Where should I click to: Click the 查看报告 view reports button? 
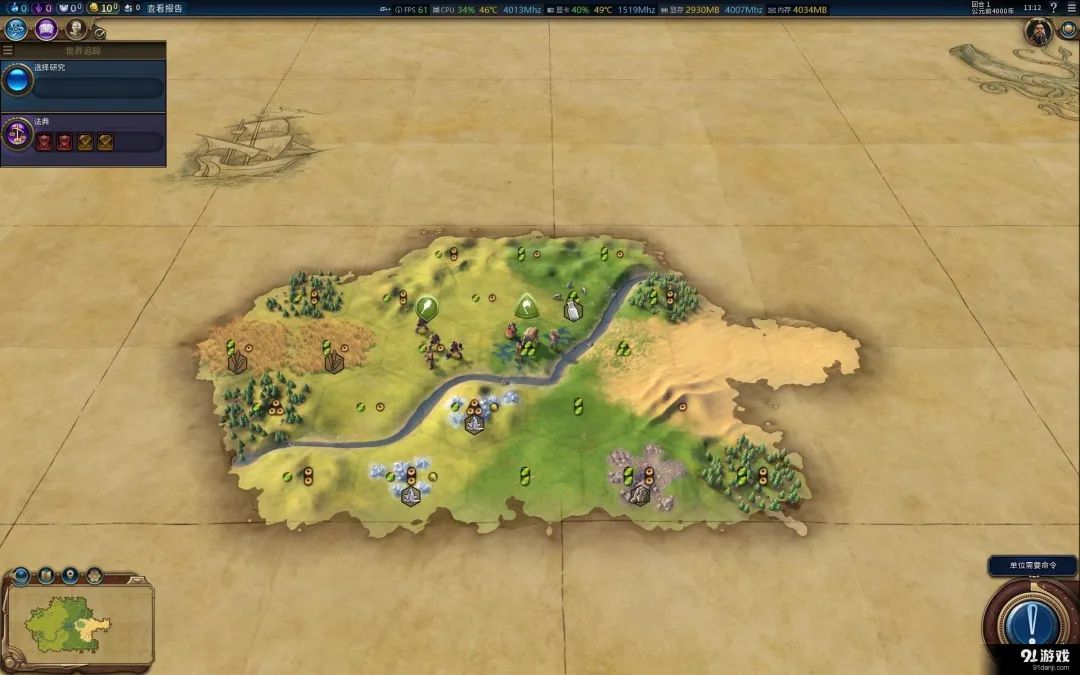point(165,8)
